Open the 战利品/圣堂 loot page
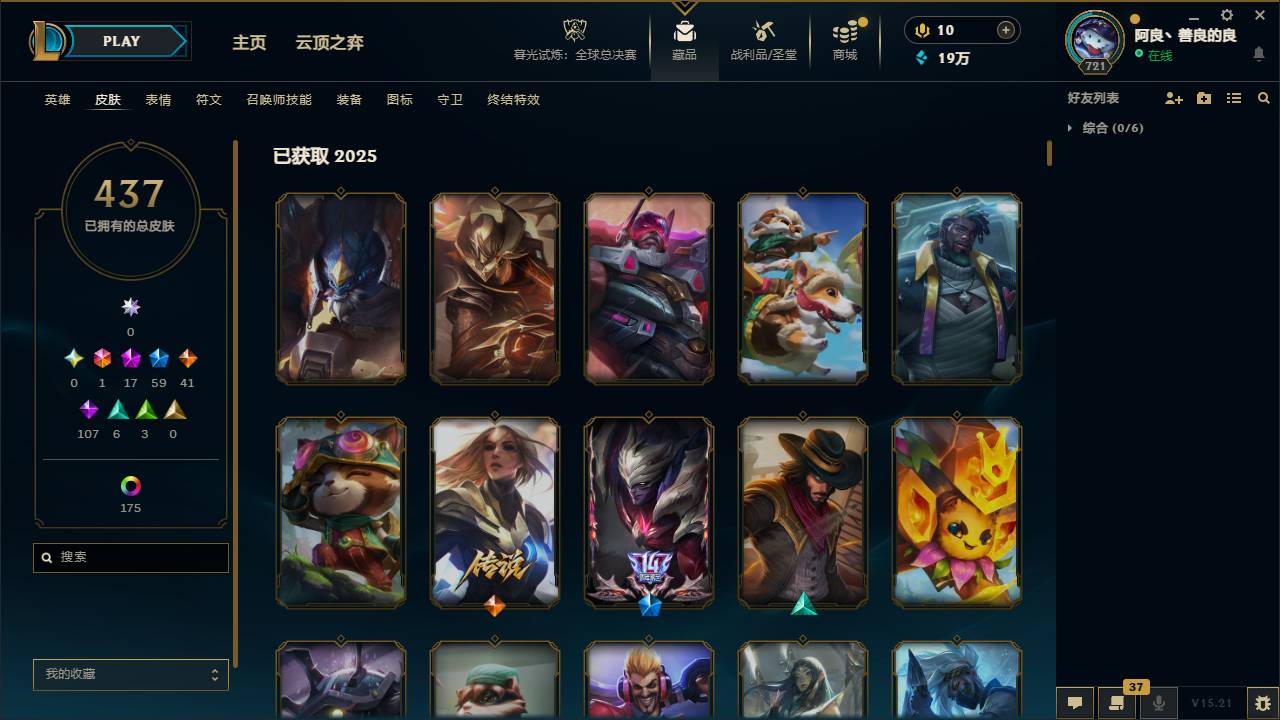1280x720 pixels. point(763,40)
